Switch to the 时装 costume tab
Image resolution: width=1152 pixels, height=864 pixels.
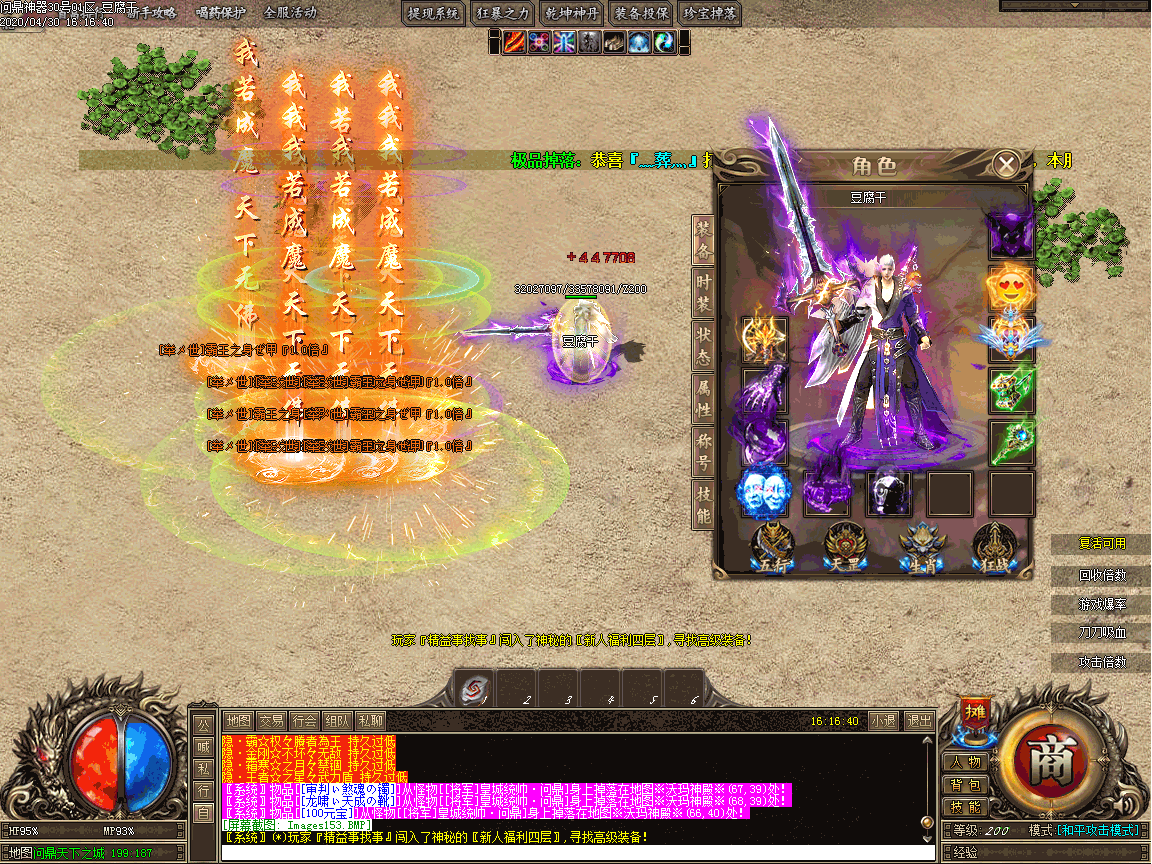click(x=704, y=292)
